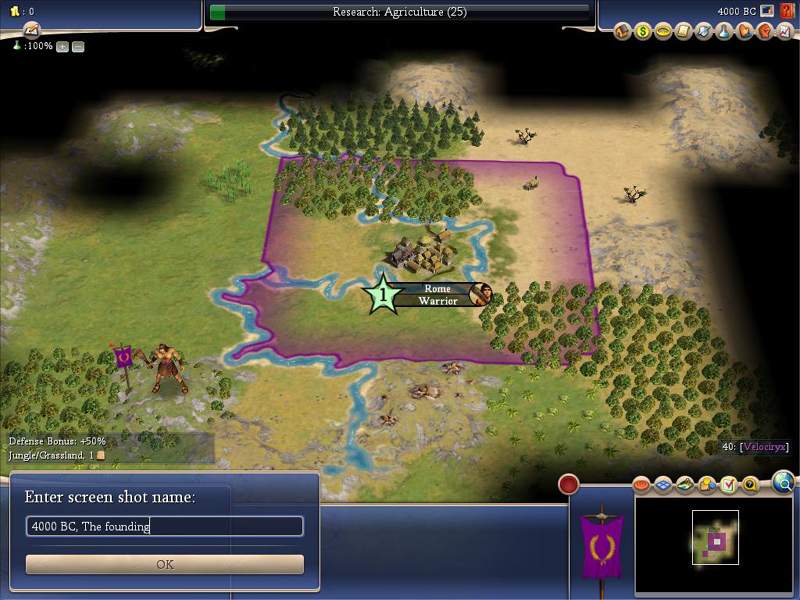Open the event log notepad icon
This screenshot has width=800, height=600.
coord(31,30)
